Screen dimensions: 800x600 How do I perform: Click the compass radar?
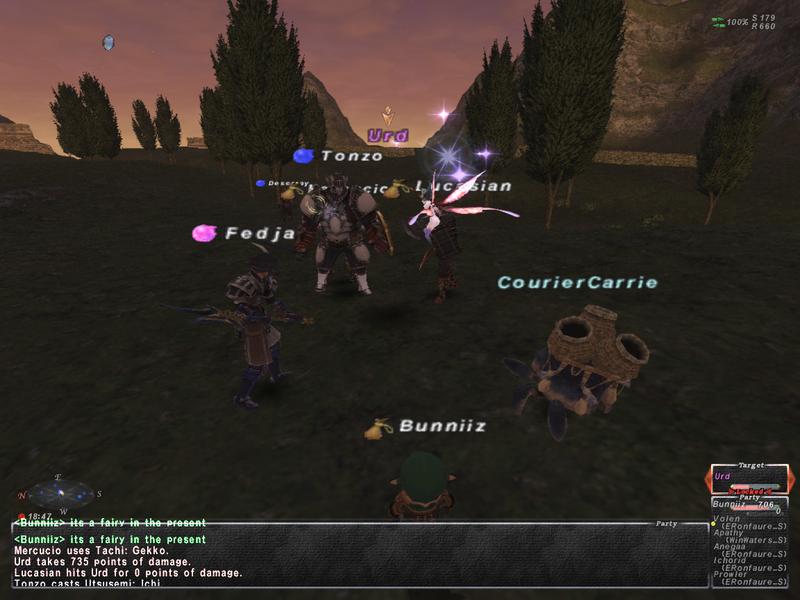click(60, 494)
